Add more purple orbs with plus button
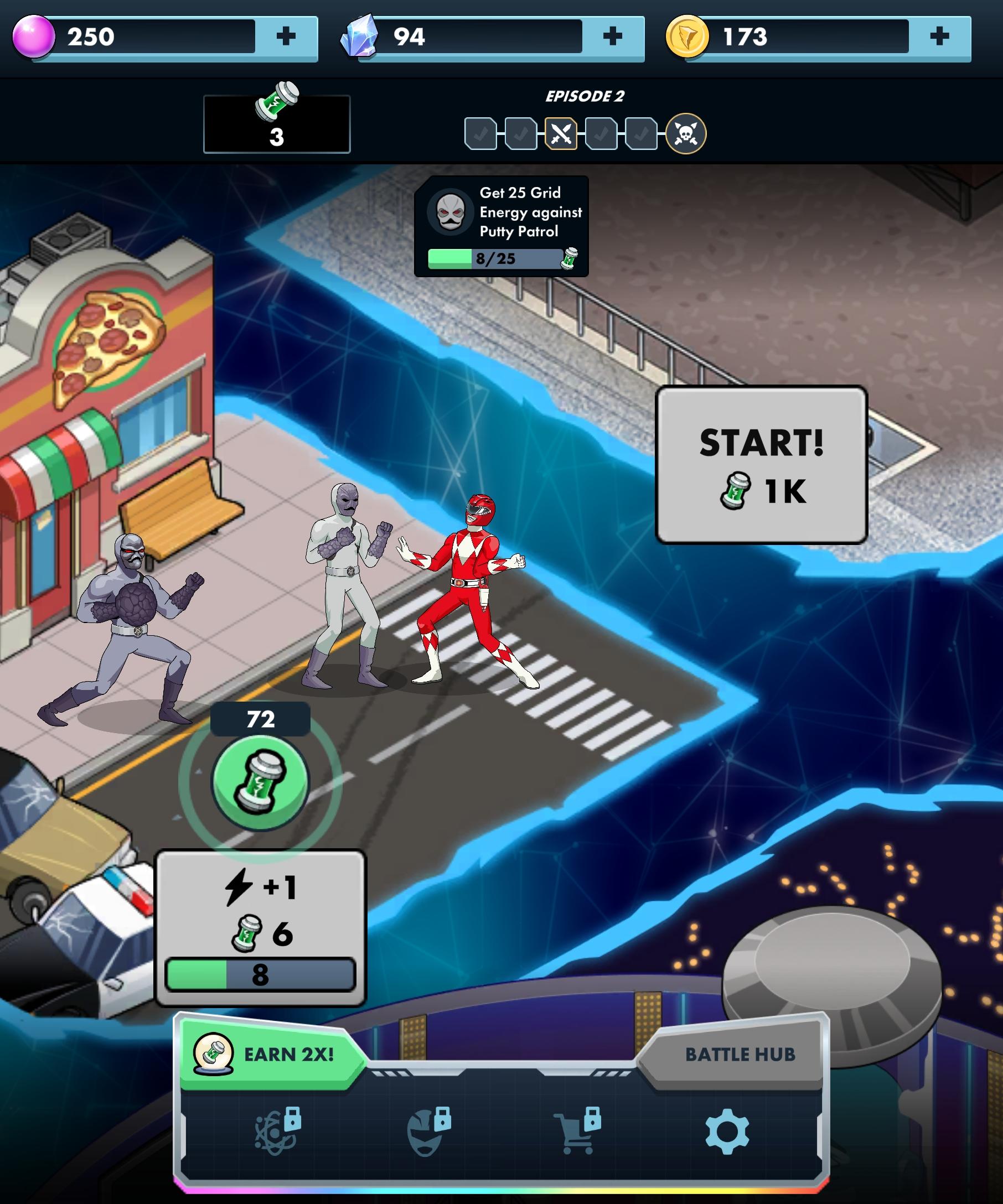The width and height of the screenshot is (1003, 1204). tap(286, 37)
